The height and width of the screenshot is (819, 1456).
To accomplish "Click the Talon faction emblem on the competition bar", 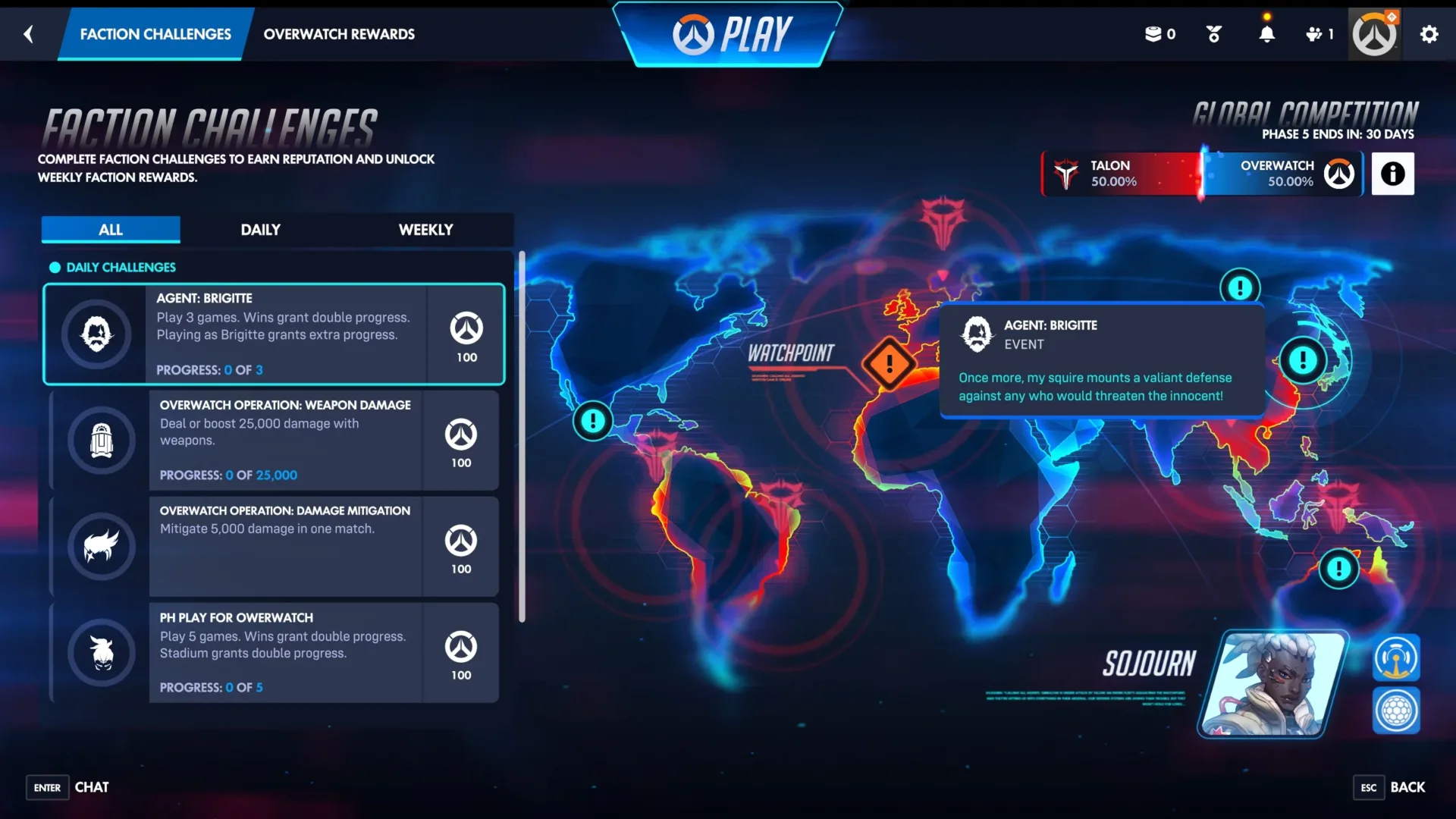I will point(1065,173).
